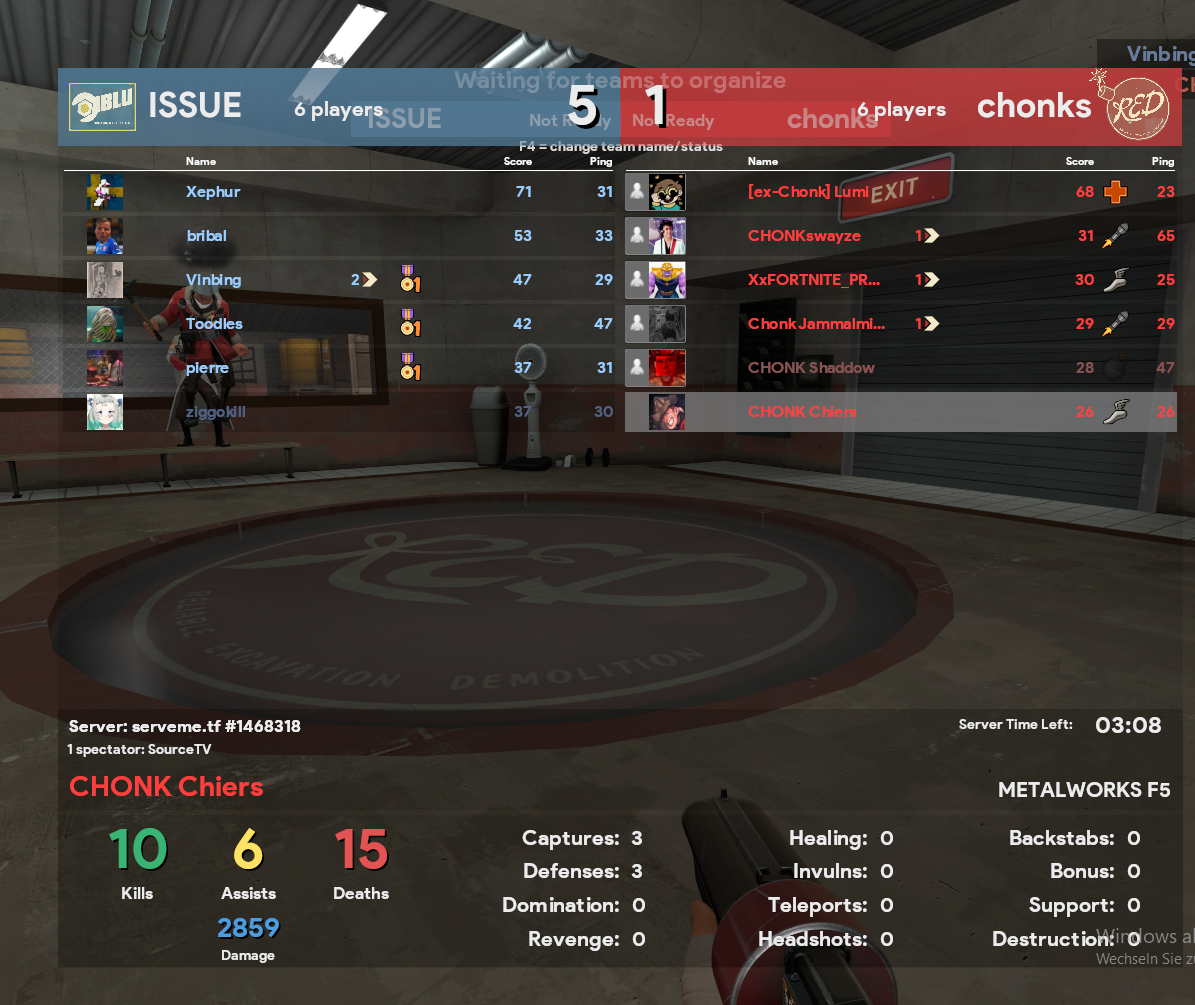The width and height of the screenshot is (1195, 1005).
Task: Select the XxFORTNITE_PR... player row
Action: click(814, 280)
